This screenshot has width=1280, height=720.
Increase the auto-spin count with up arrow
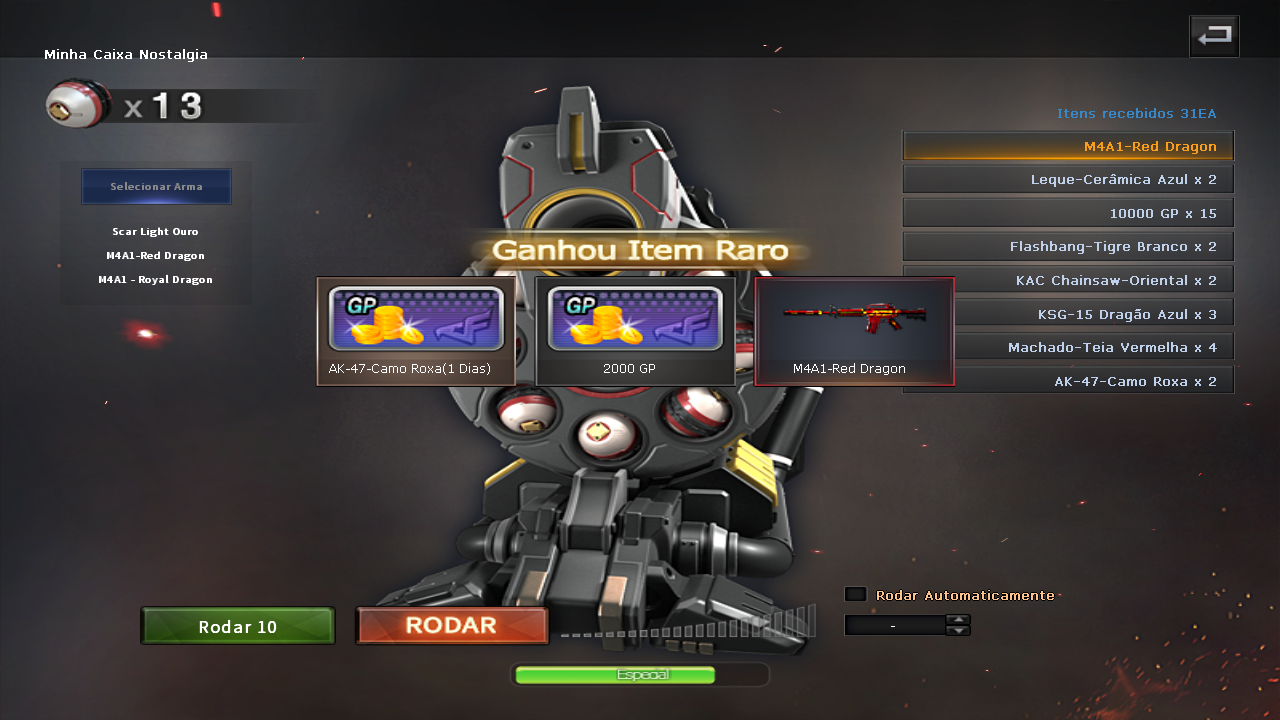point(958,619)
